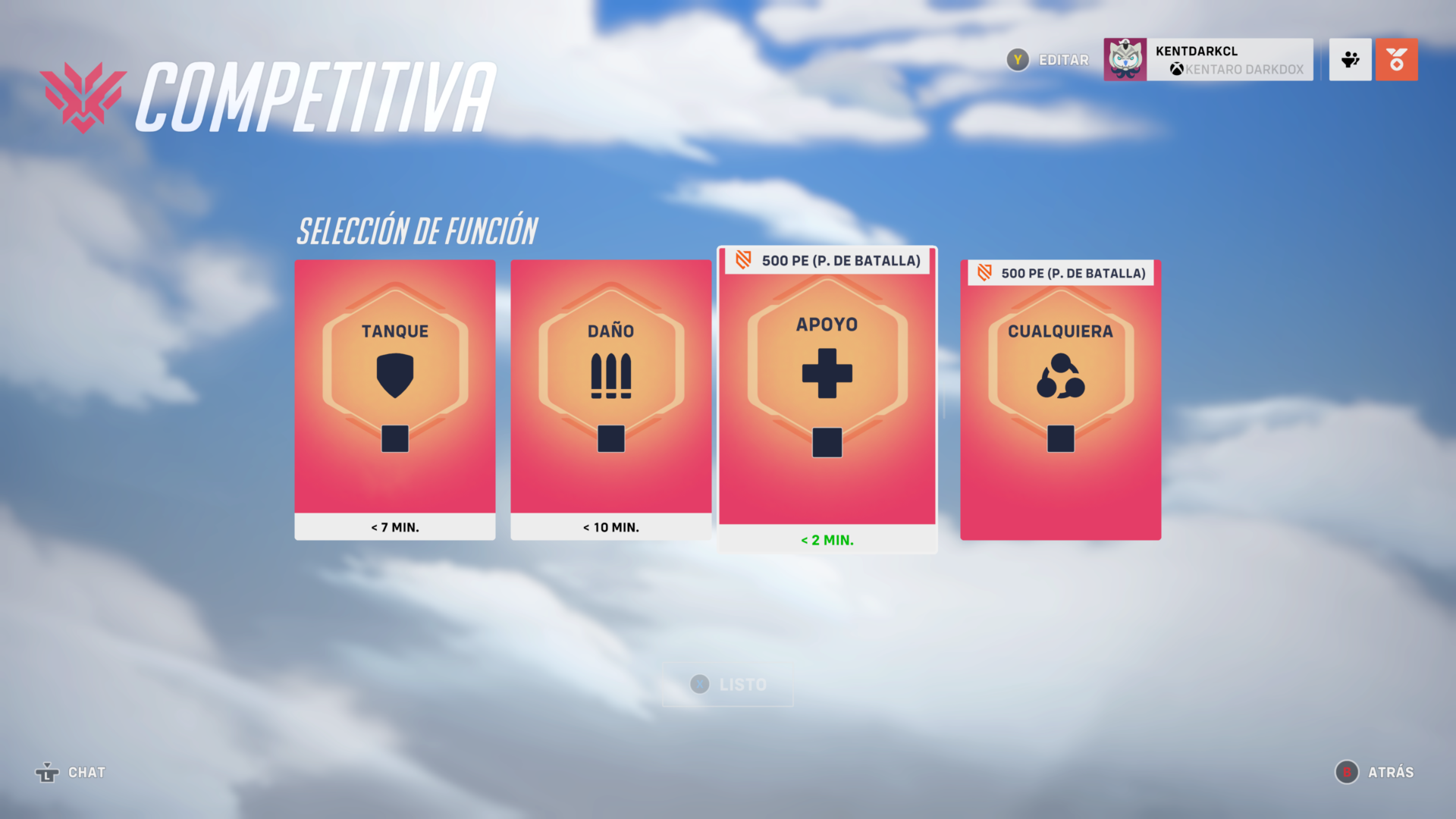Viewport: 1456px width, 819px height.
Task: Toggle the Cualquiera role checkbox
Action: pos(1060,438)
